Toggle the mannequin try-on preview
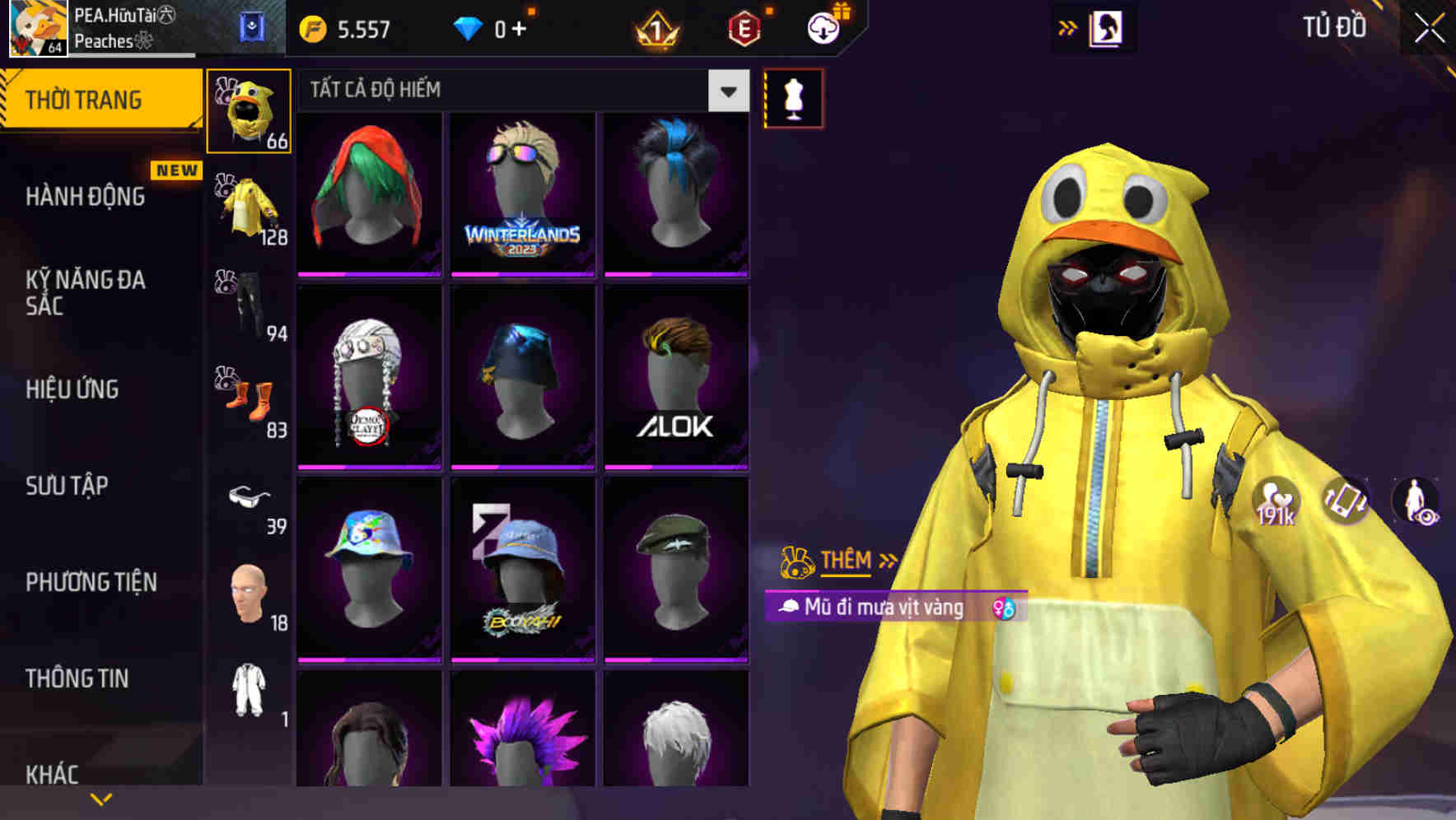1456x820 pixels. tap(793, 97)
